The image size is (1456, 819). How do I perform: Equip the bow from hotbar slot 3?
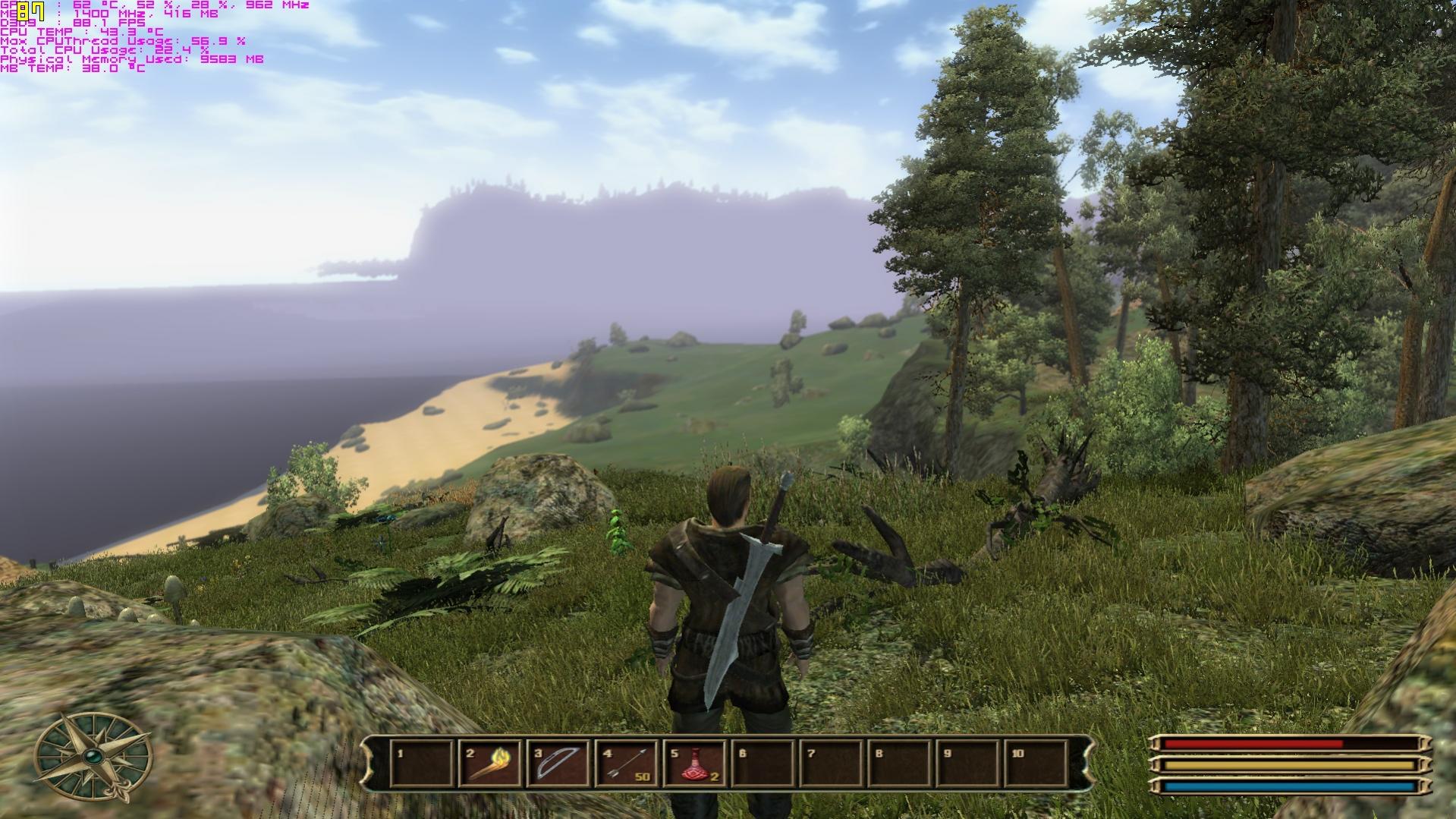point(558,764)
